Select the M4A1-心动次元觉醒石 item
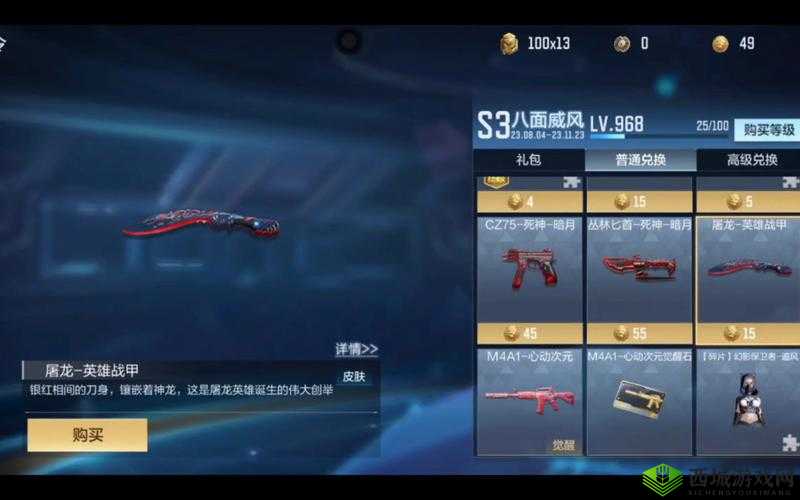This screenshot has height=500, width=800. pyautogui.click(x=639, y=398)
